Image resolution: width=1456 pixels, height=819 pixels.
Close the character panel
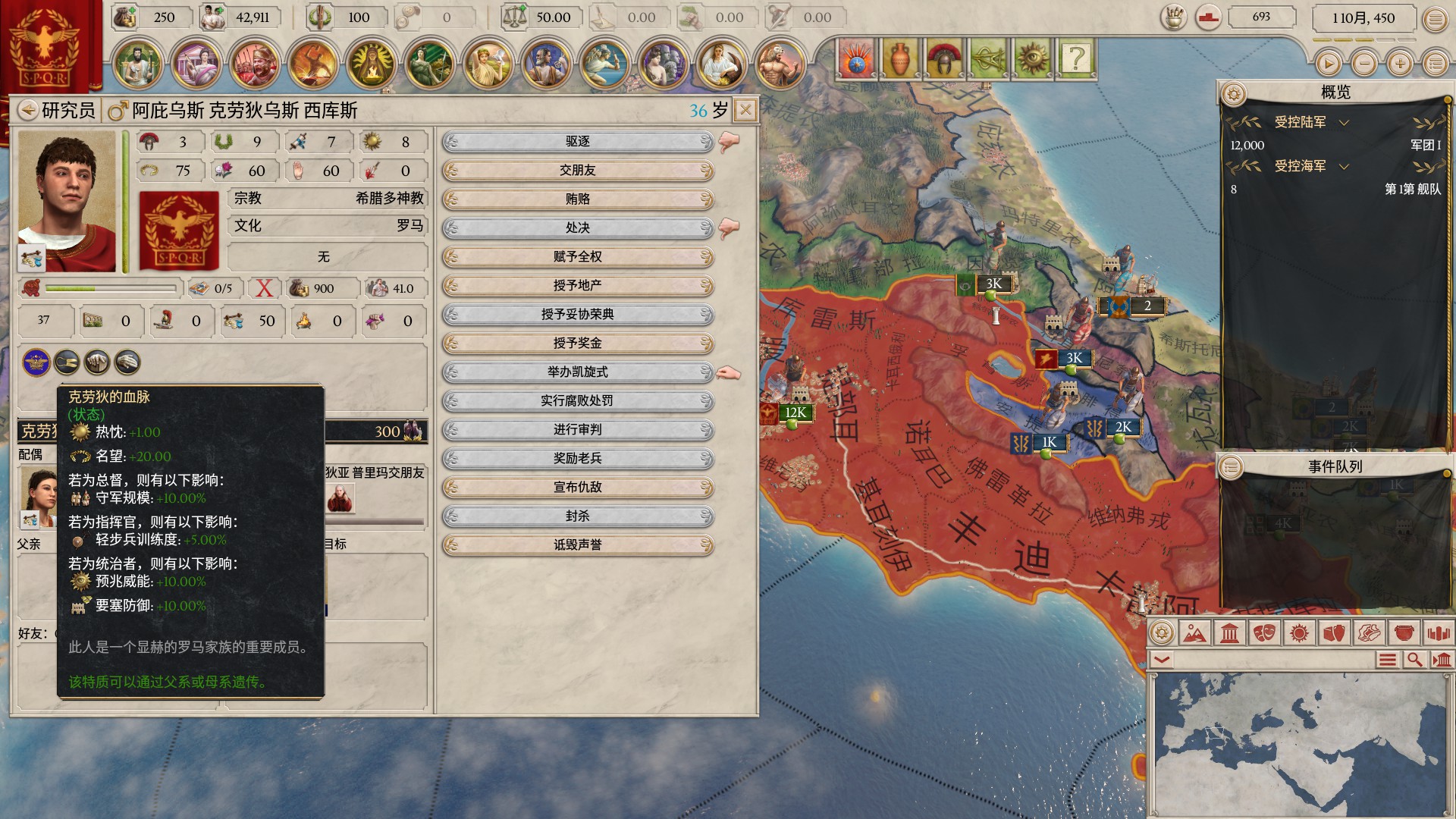pos(745,111)
